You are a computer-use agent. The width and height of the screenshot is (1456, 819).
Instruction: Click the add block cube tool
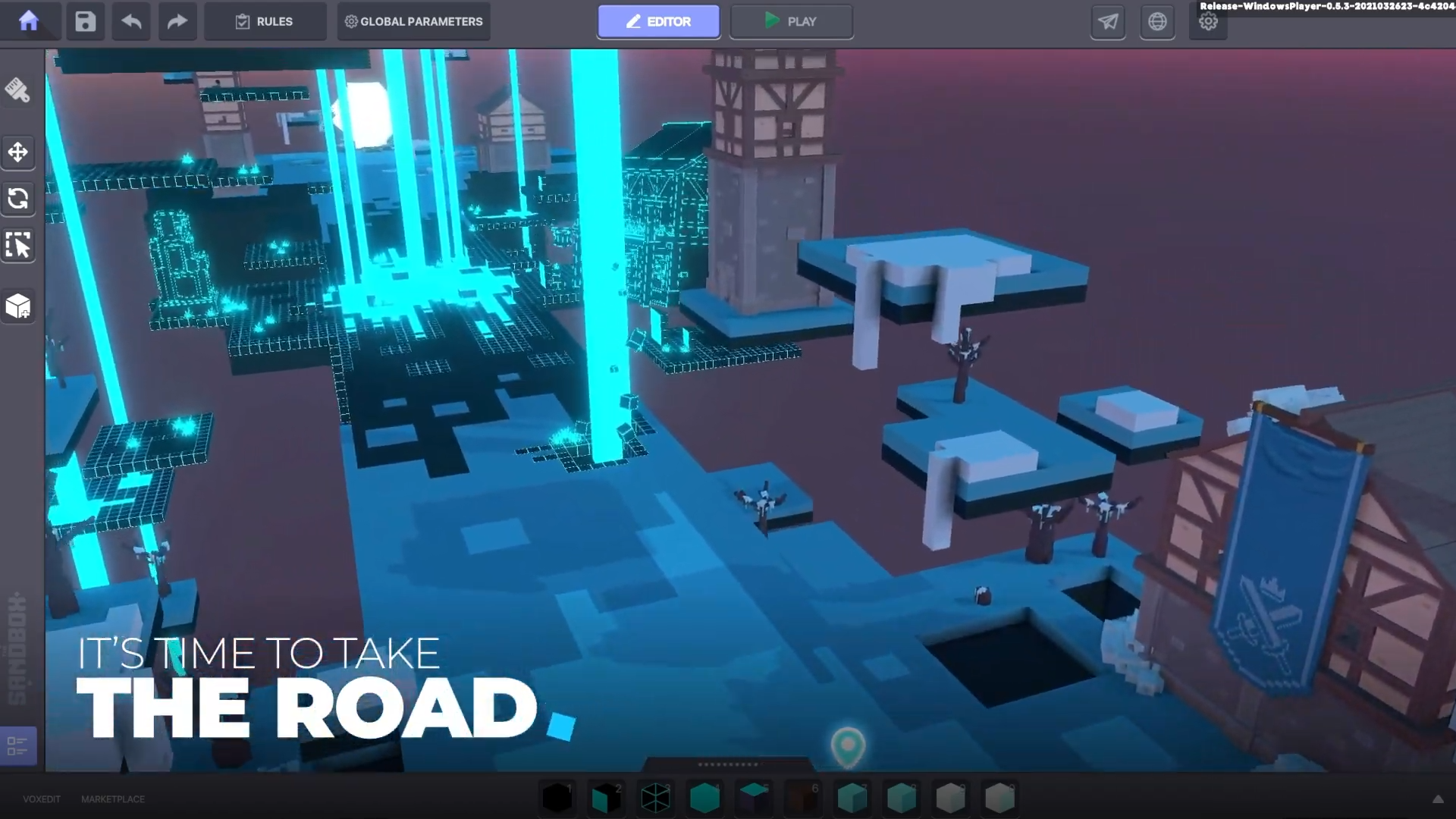(x=18, y=306)
